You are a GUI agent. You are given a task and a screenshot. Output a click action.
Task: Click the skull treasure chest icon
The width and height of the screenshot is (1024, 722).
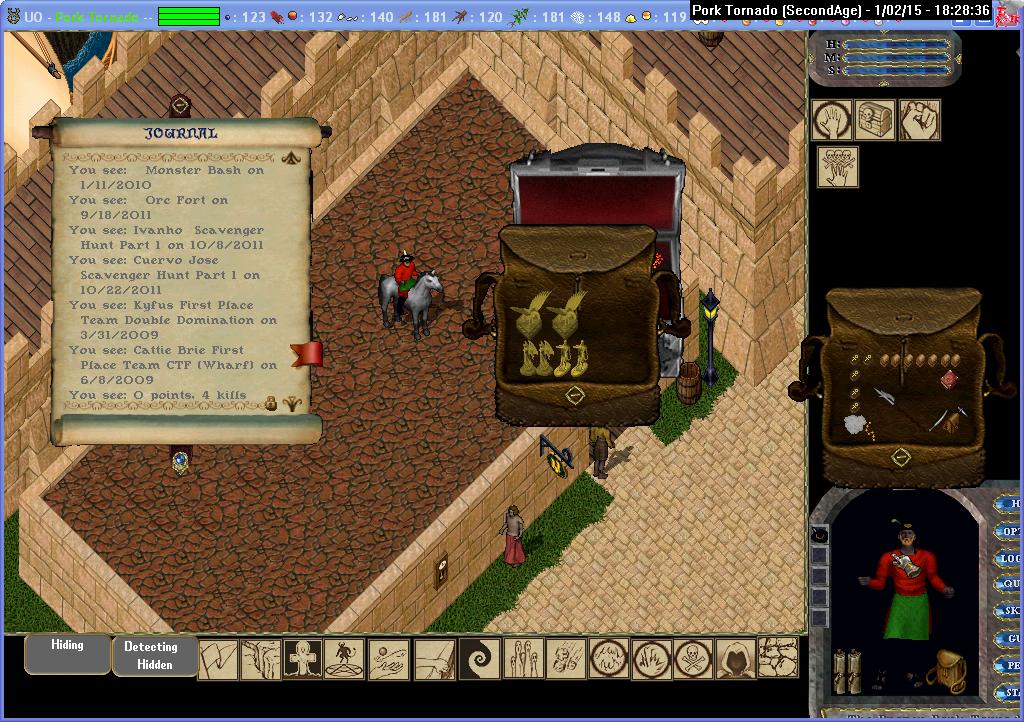coord(875,120)
